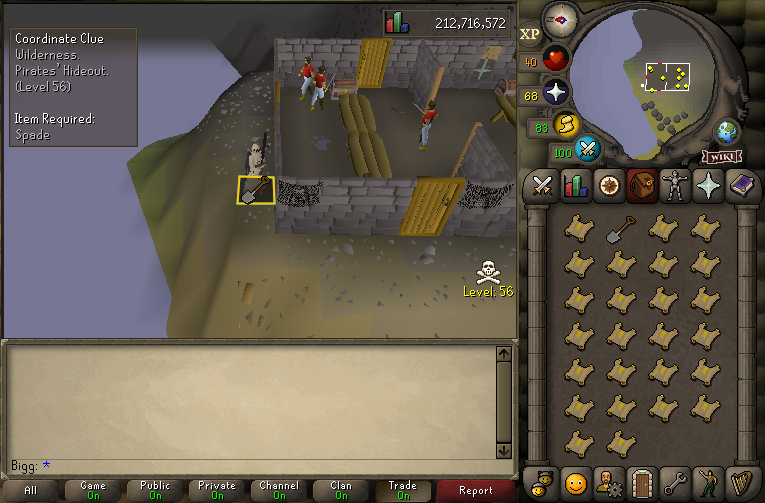Click the Wiki lookup button
Image resolution: width=765 pixels, height=503 pixels.
tap(724, 156)
